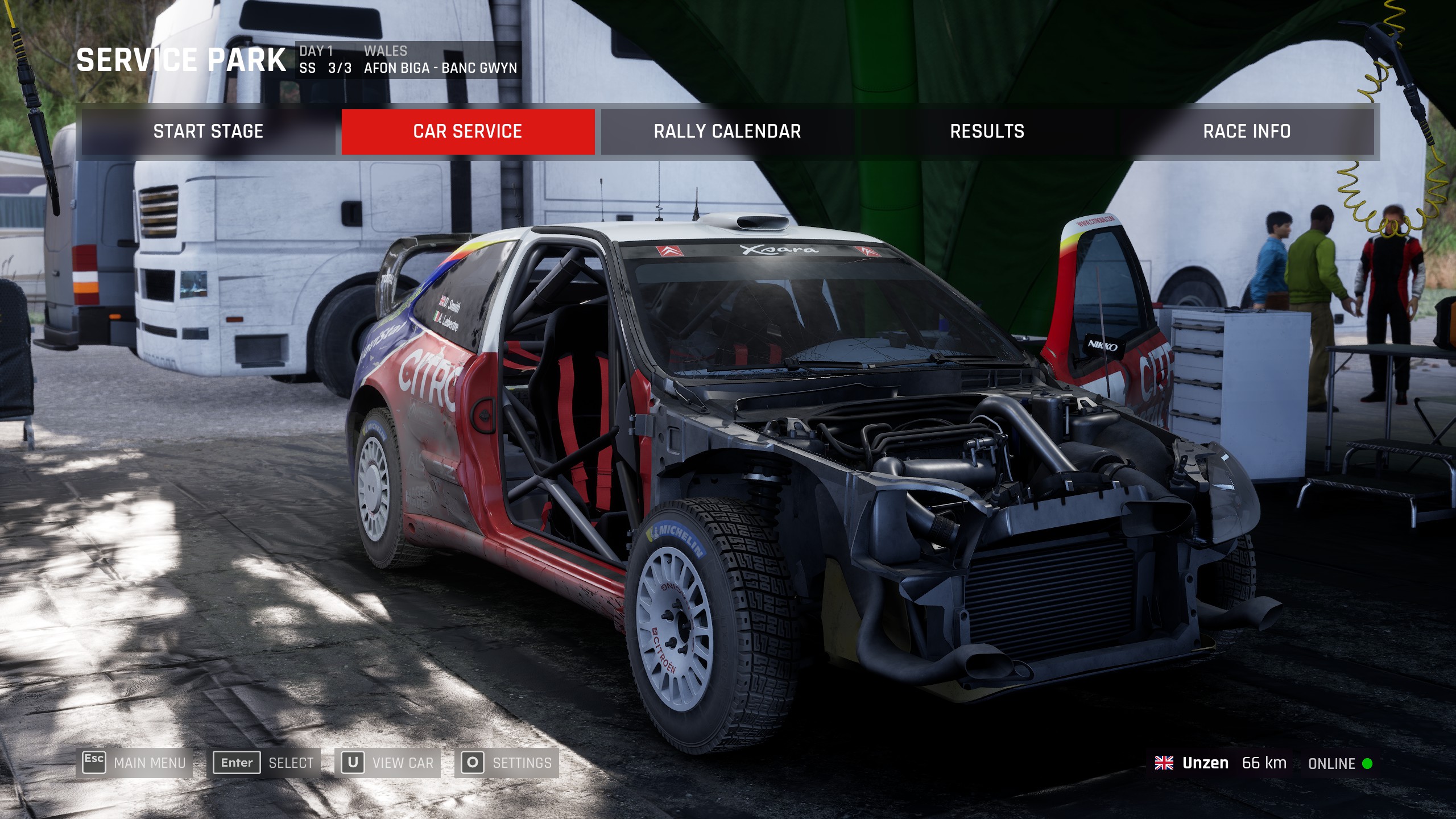The width and height of the screenshot is (1456, 819).
Task: Open the Car Service menu
Action: [468, 131]
